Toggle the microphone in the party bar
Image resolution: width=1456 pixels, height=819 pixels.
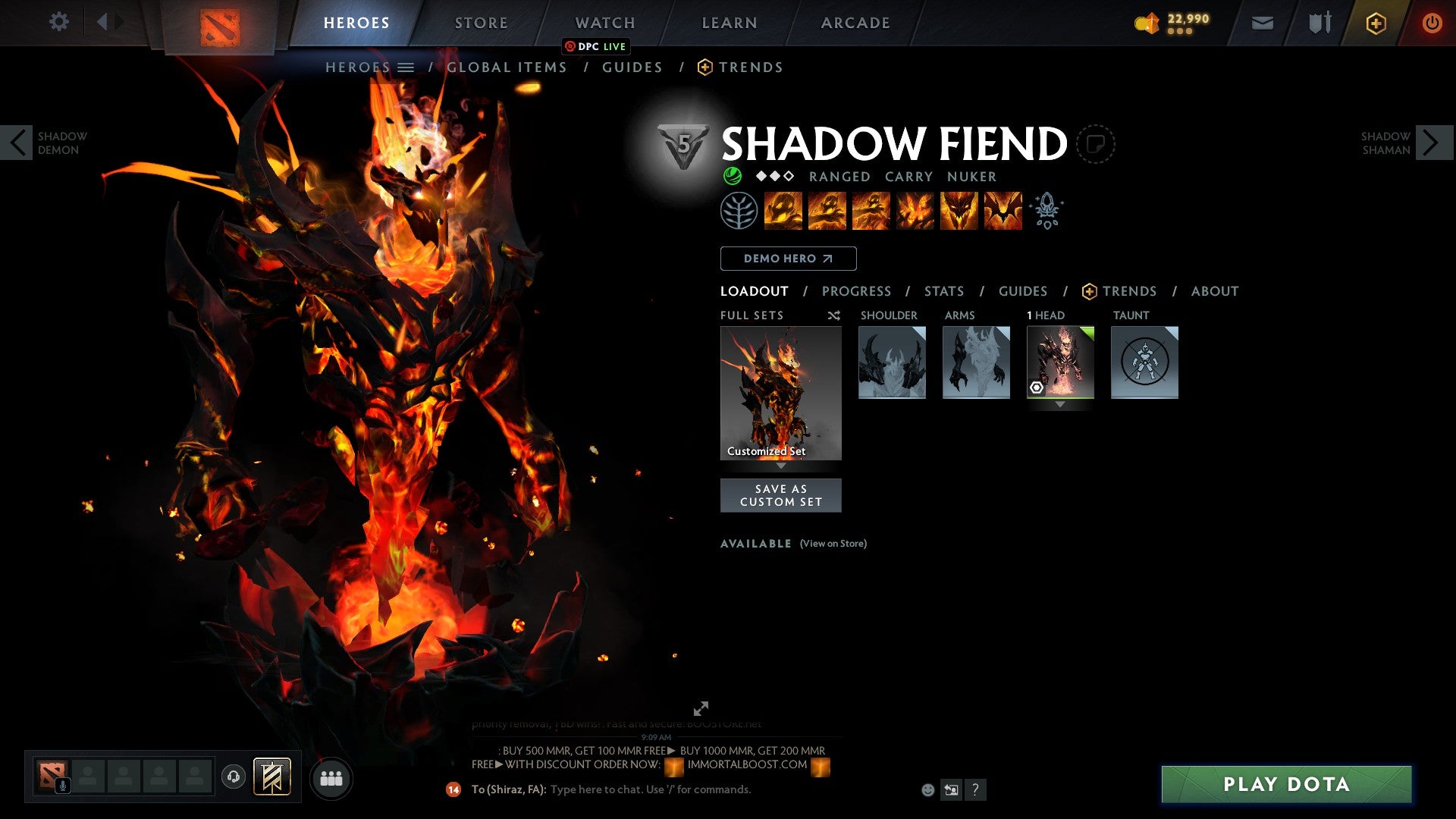62,786
